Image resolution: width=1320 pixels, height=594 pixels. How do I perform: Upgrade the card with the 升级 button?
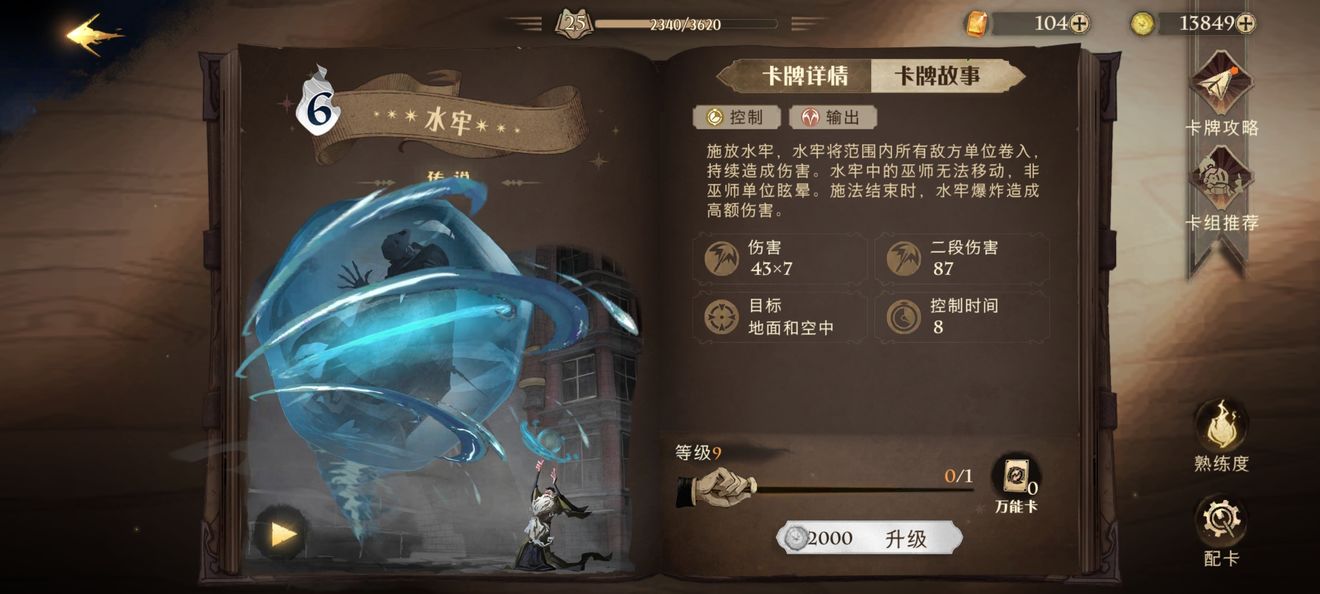point(869,538)
